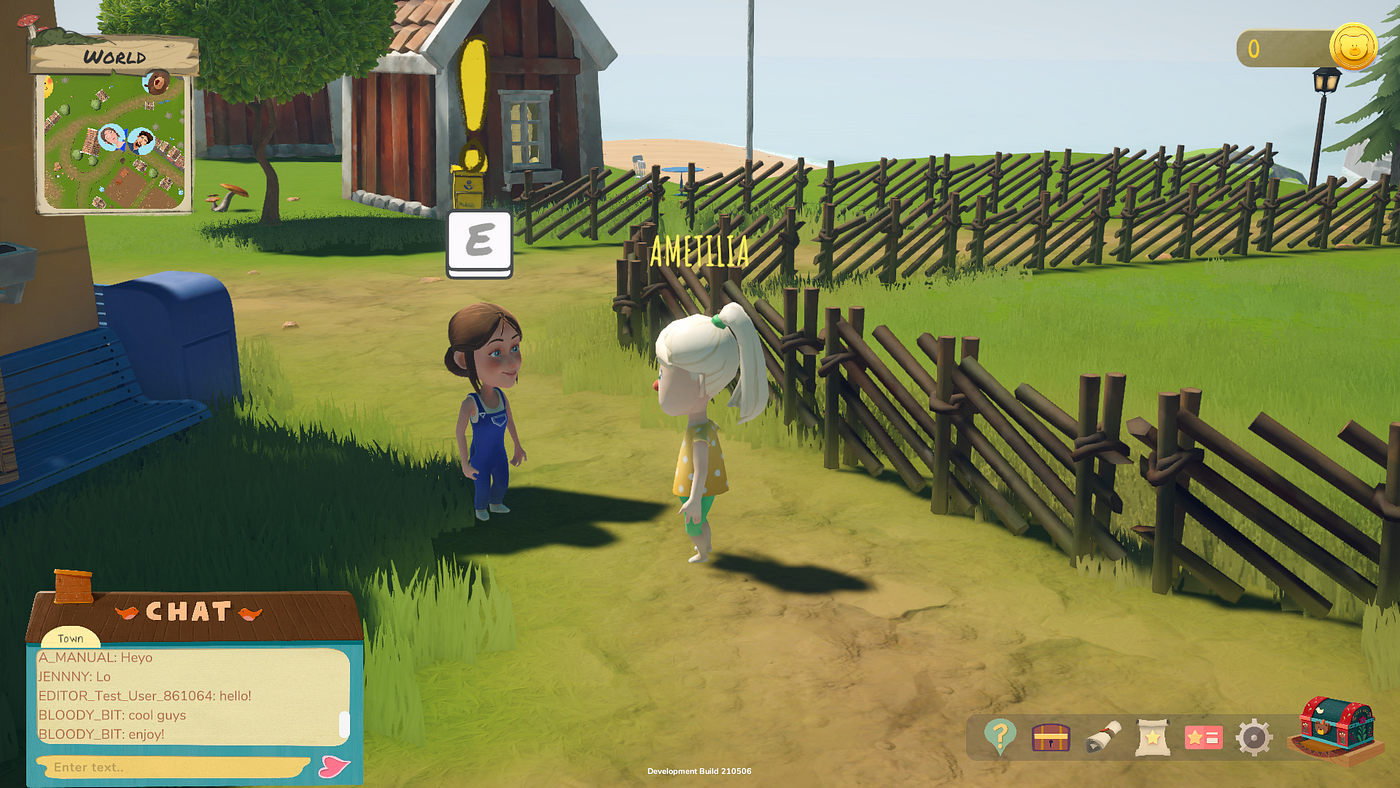The image size is (1400, 788).
Task: Open the question mark help icon
Action: (999, 738)
